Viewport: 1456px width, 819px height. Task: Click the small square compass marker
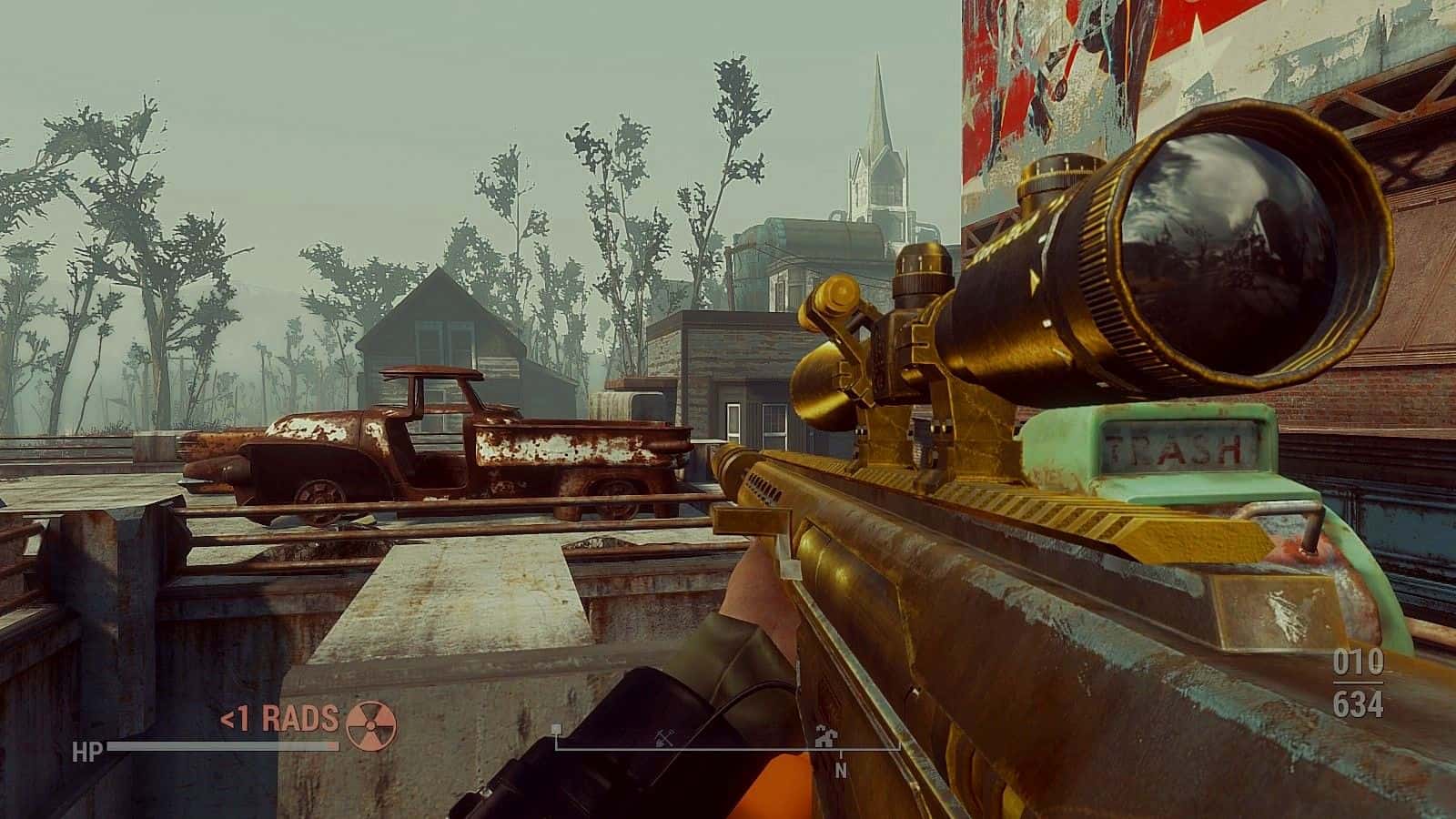click(556, 730)
